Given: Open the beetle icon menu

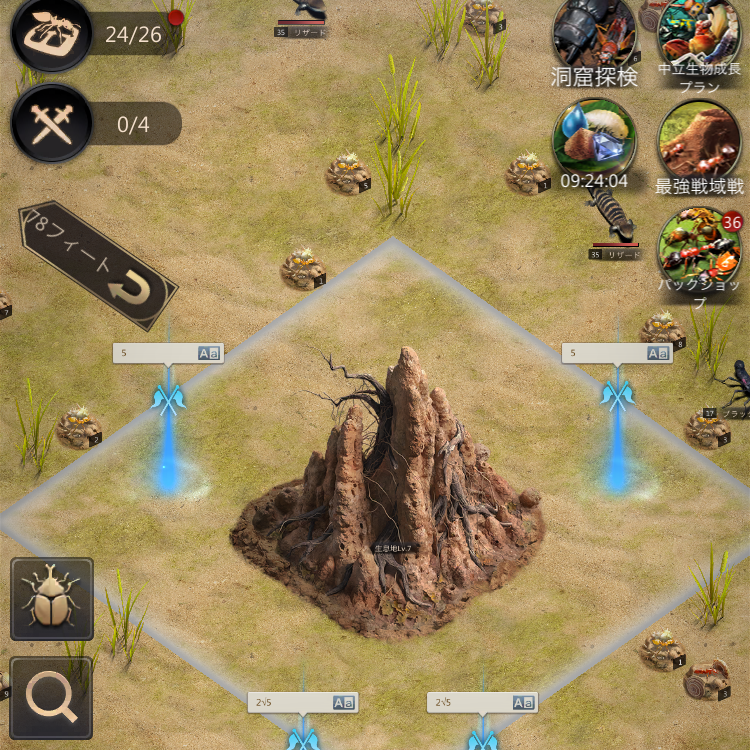Looking at the screenshot, I should click(52, 599).
